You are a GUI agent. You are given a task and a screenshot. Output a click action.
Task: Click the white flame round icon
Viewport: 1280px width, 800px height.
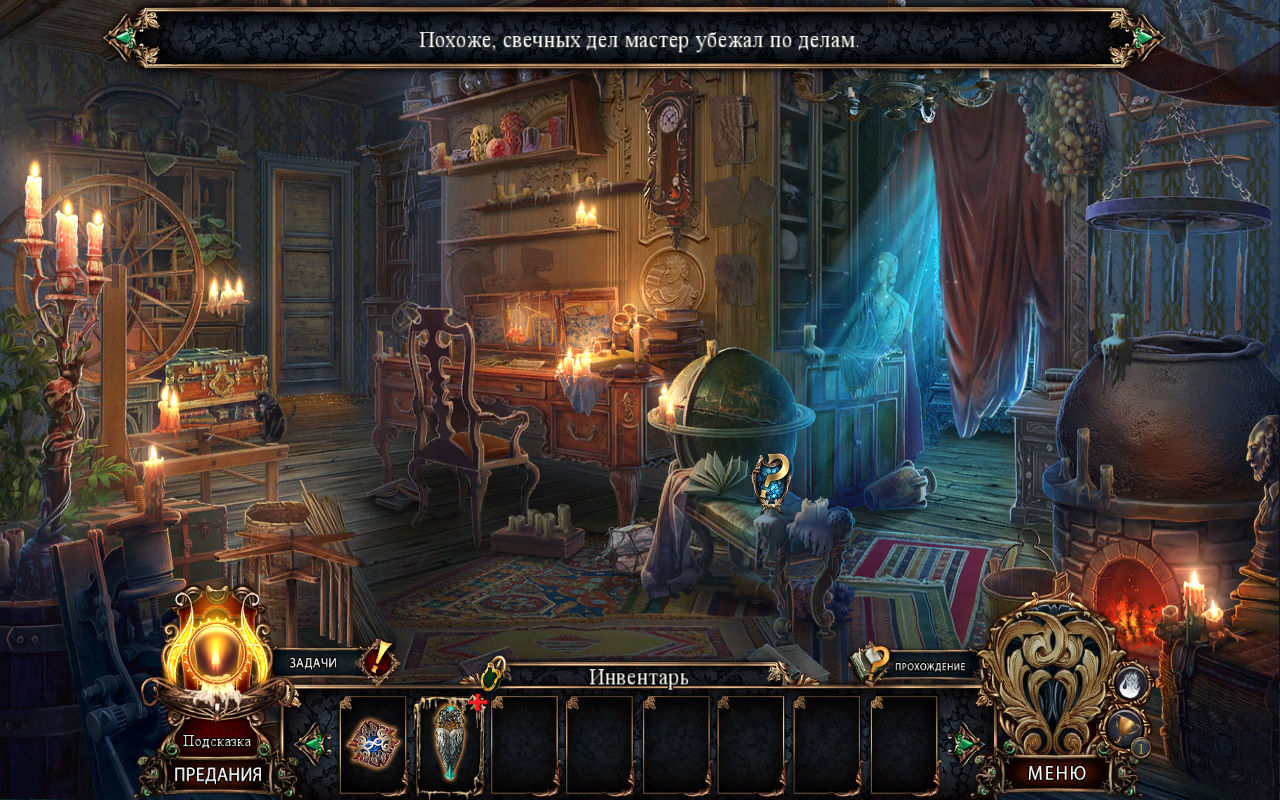[1131, 683]
